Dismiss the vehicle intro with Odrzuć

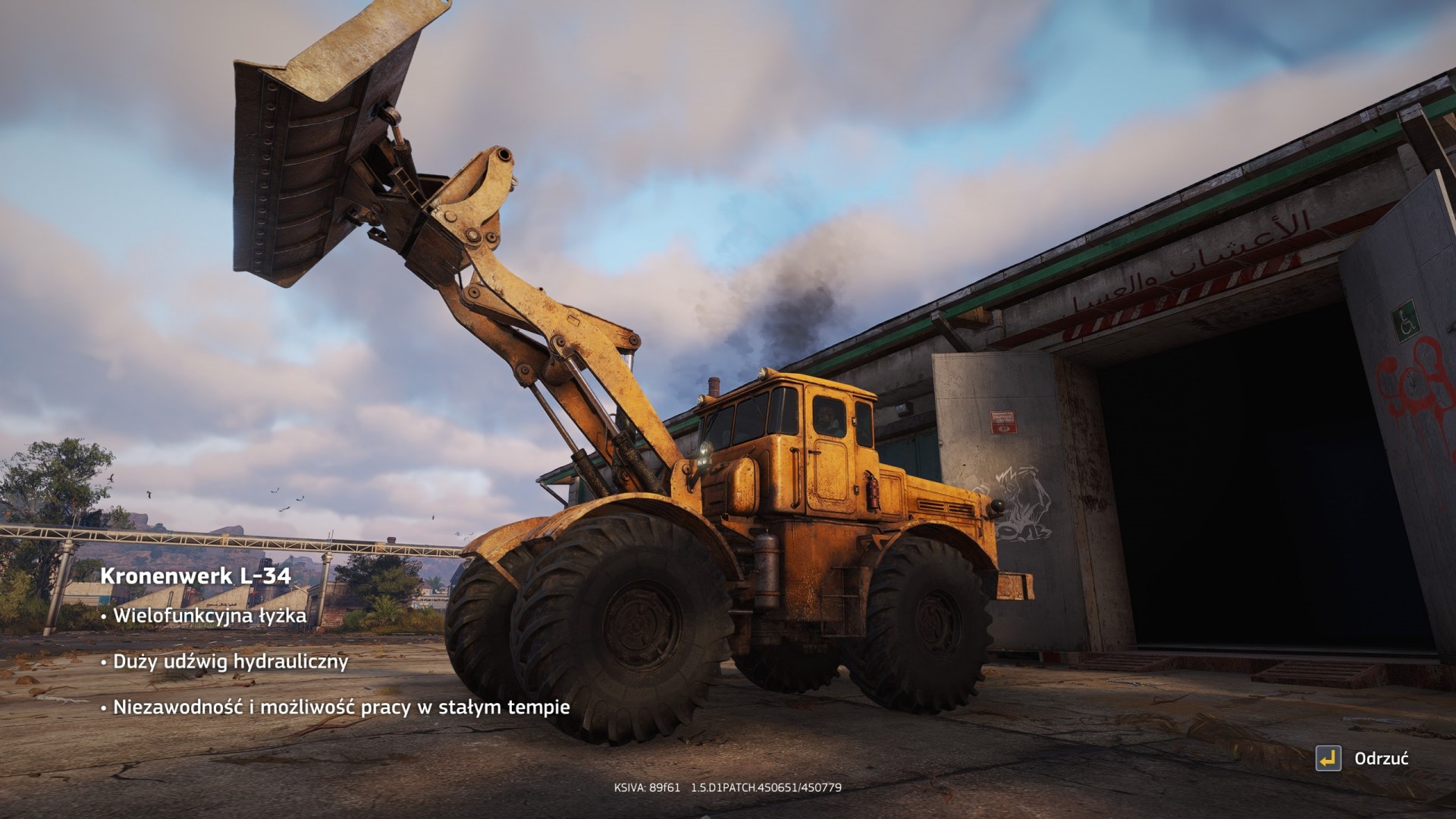pyautogui.click(x=1363, y=758)
